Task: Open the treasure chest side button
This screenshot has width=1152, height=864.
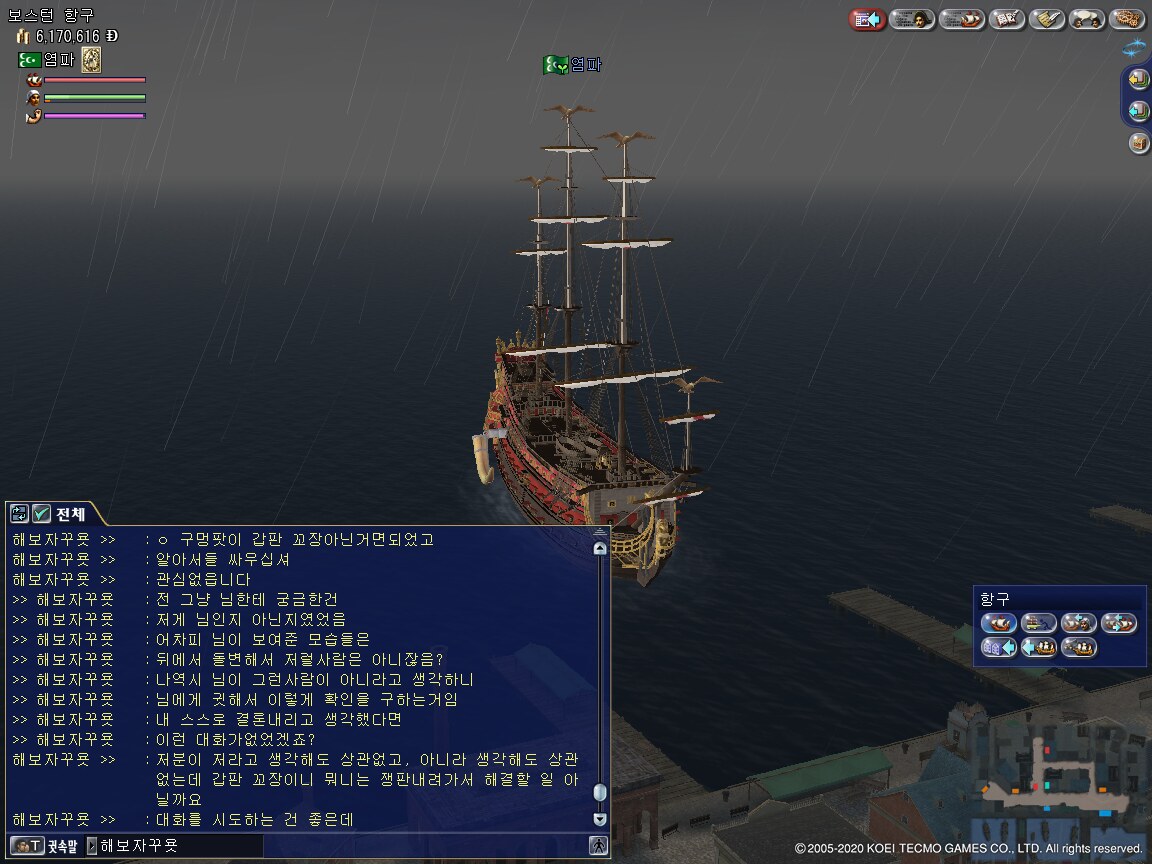Action: point(1139,143)
